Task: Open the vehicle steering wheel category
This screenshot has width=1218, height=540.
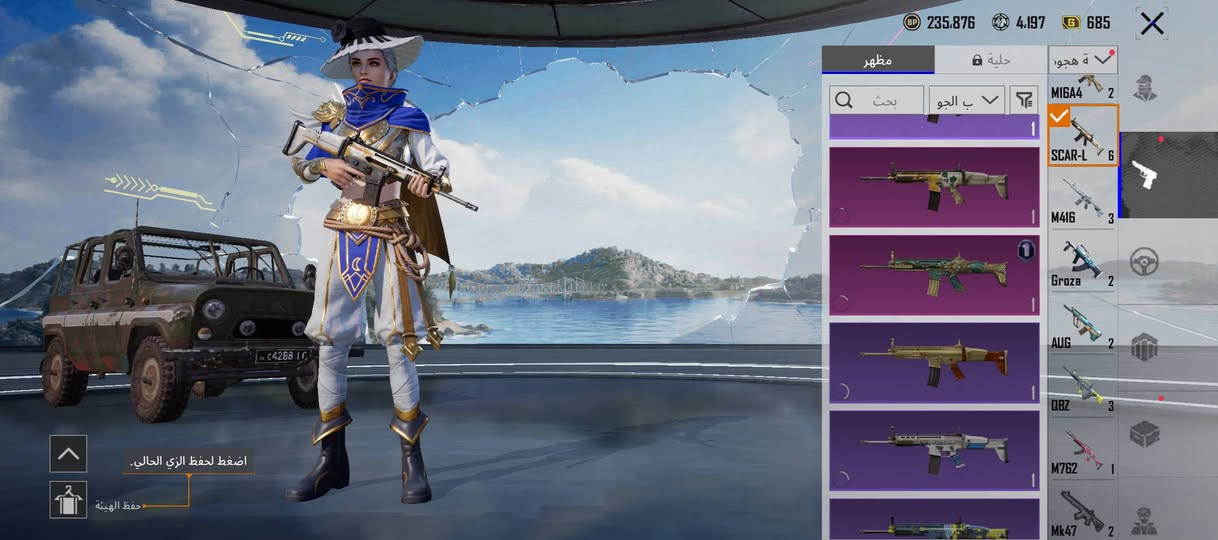Action: [x=1144, y=262]
